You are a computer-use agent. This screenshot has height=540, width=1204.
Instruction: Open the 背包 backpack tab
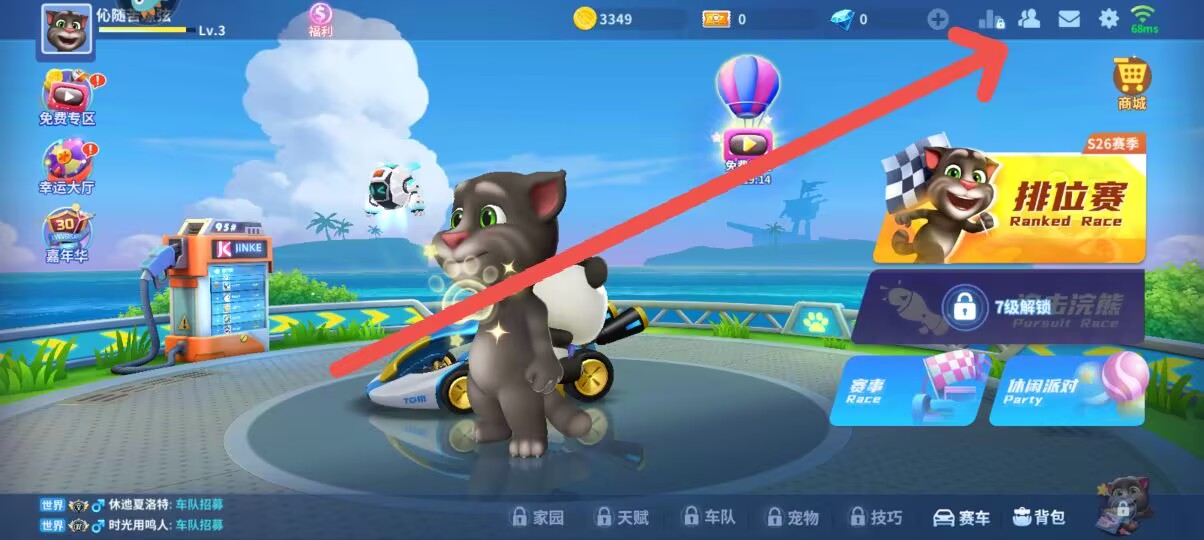click(x=1039, y=517)
